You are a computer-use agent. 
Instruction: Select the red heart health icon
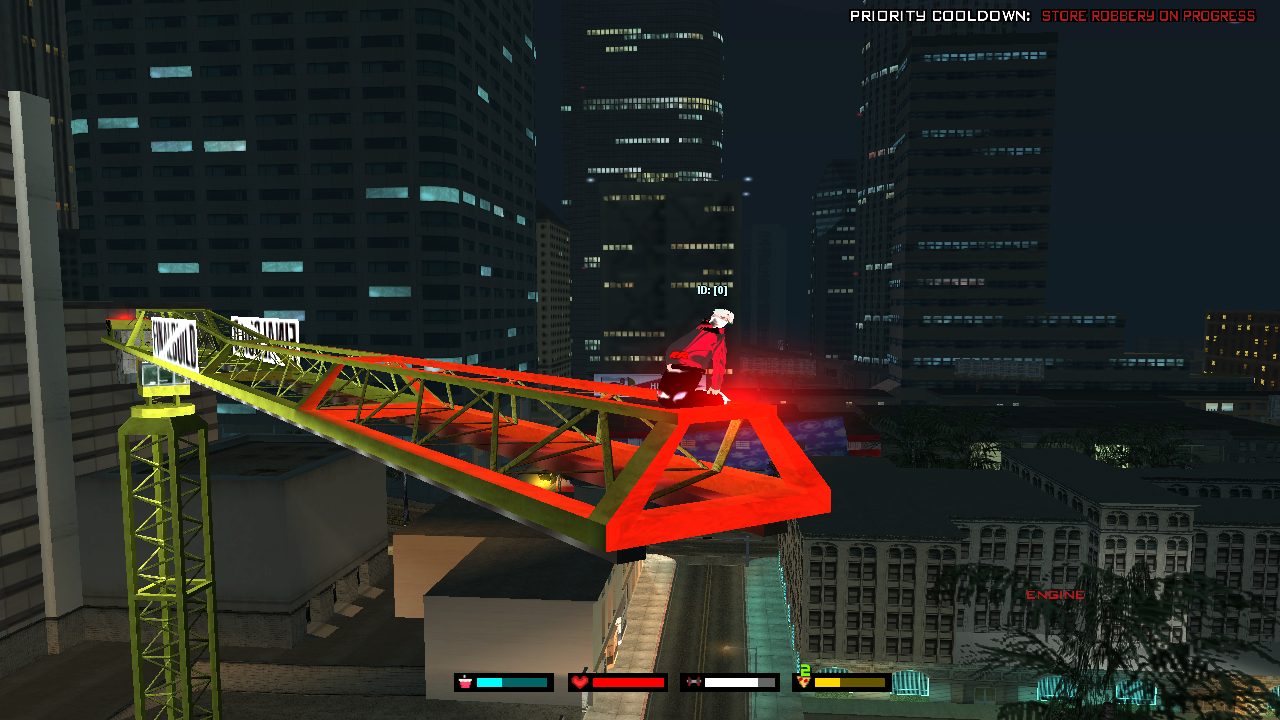pos(580,682)
